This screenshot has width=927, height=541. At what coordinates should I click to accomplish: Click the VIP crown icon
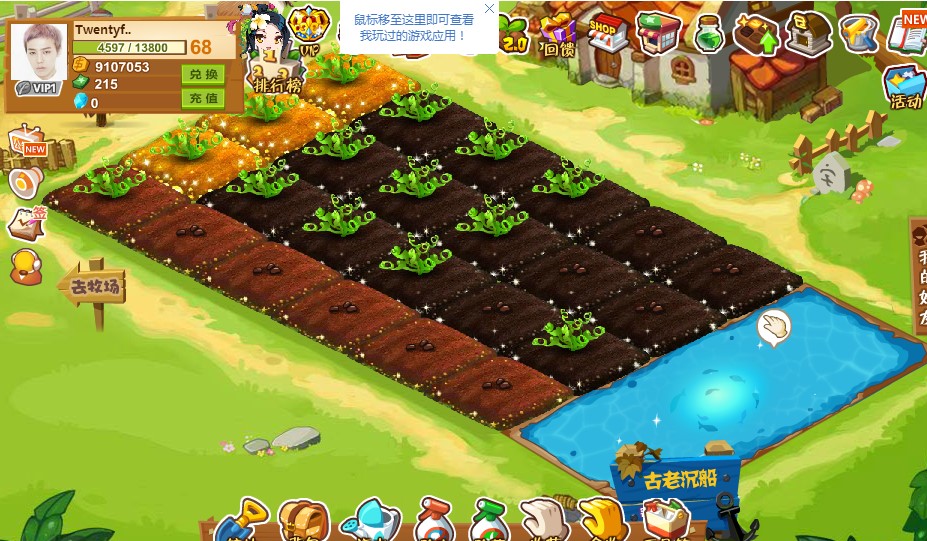pyautogui.click(x=307, y=30)
